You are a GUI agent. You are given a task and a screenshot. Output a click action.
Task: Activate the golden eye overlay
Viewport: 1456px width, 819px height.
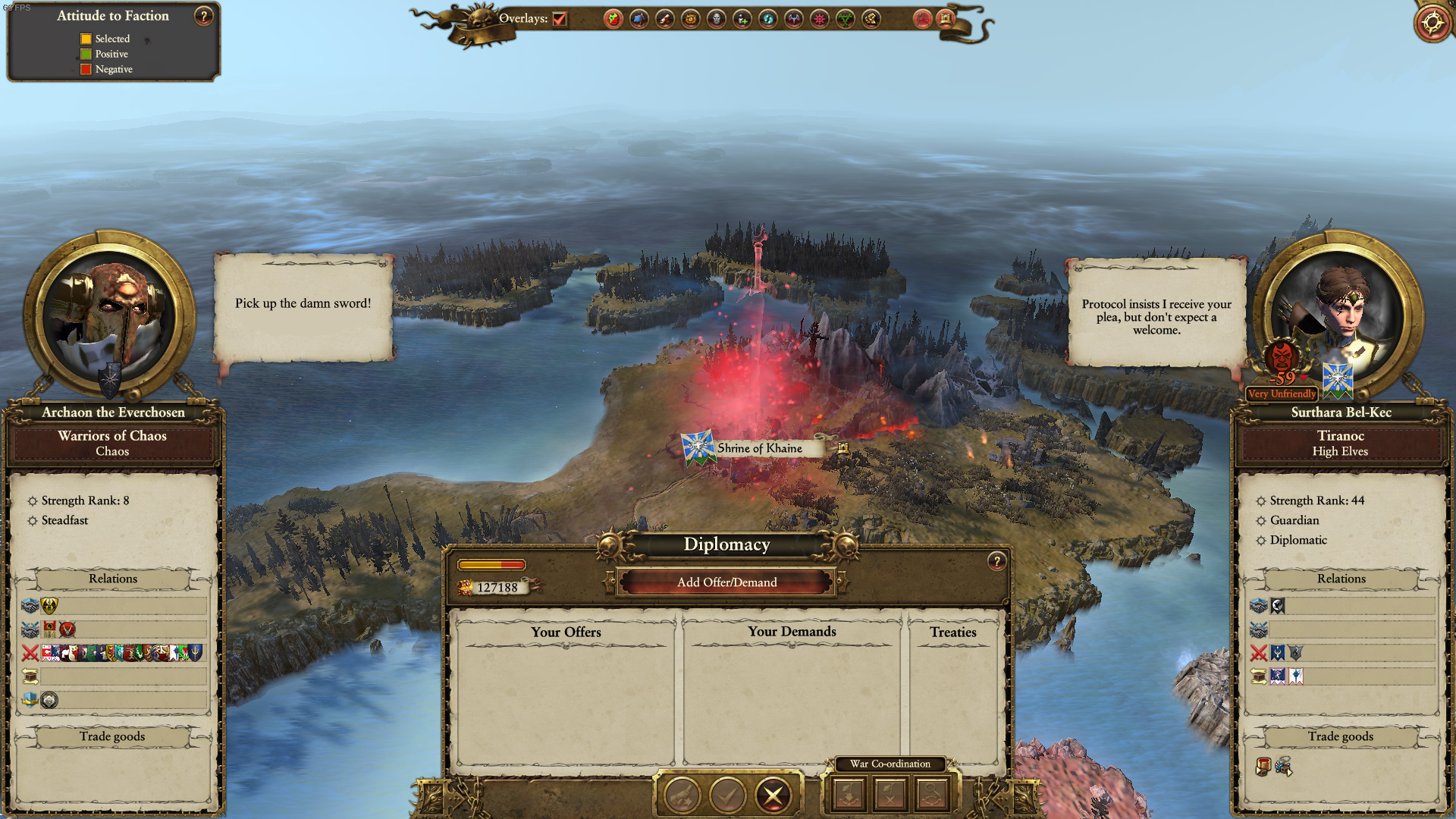pos(691,19)
